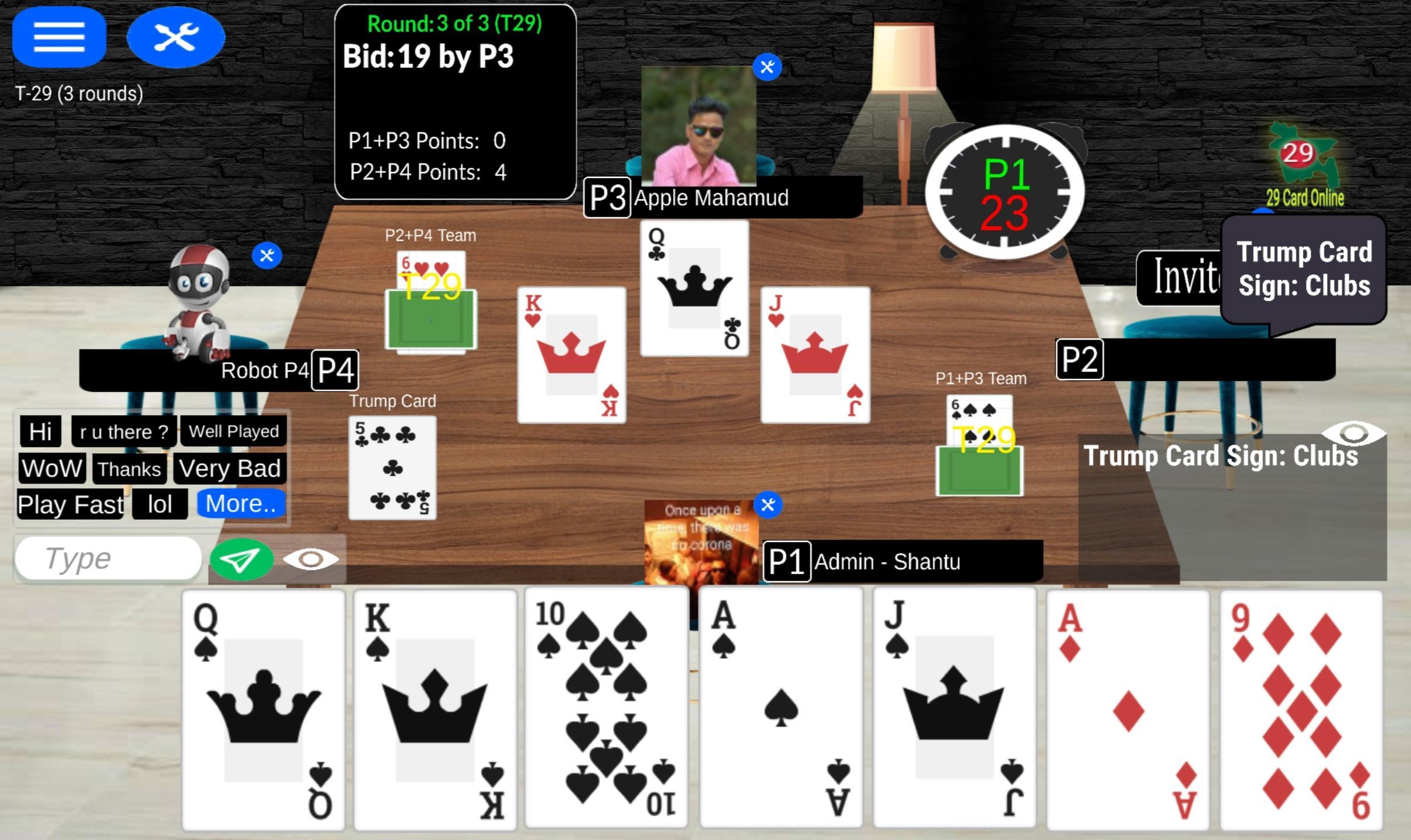This screenshot has height=840, width=1411.
Task: Expand More.. chat phrases
Action: coord(240,504)
